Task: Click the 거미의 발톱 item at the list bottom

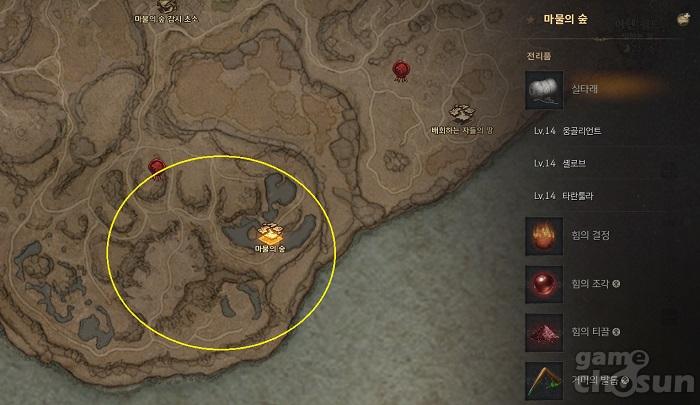Action: pyautogui.click(x=544, y=379)
